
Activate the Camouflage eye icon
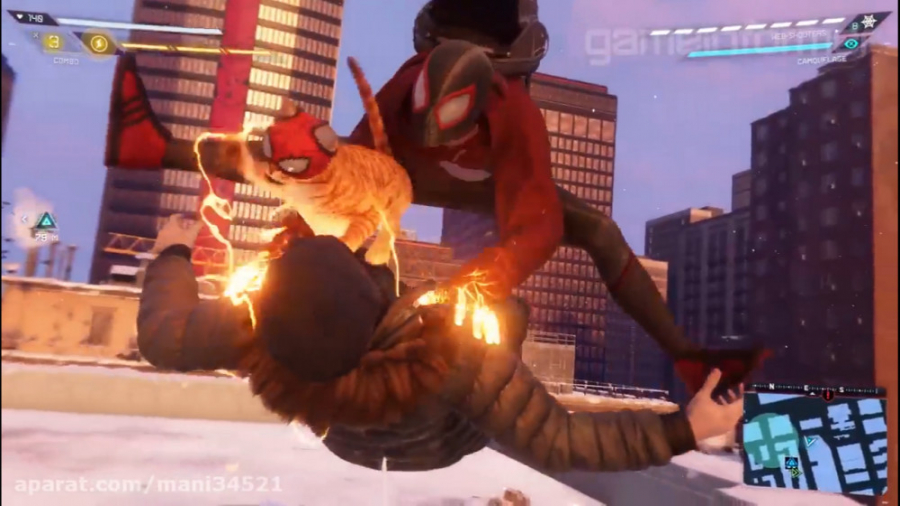pyautogui.click(x=850, y=44)
